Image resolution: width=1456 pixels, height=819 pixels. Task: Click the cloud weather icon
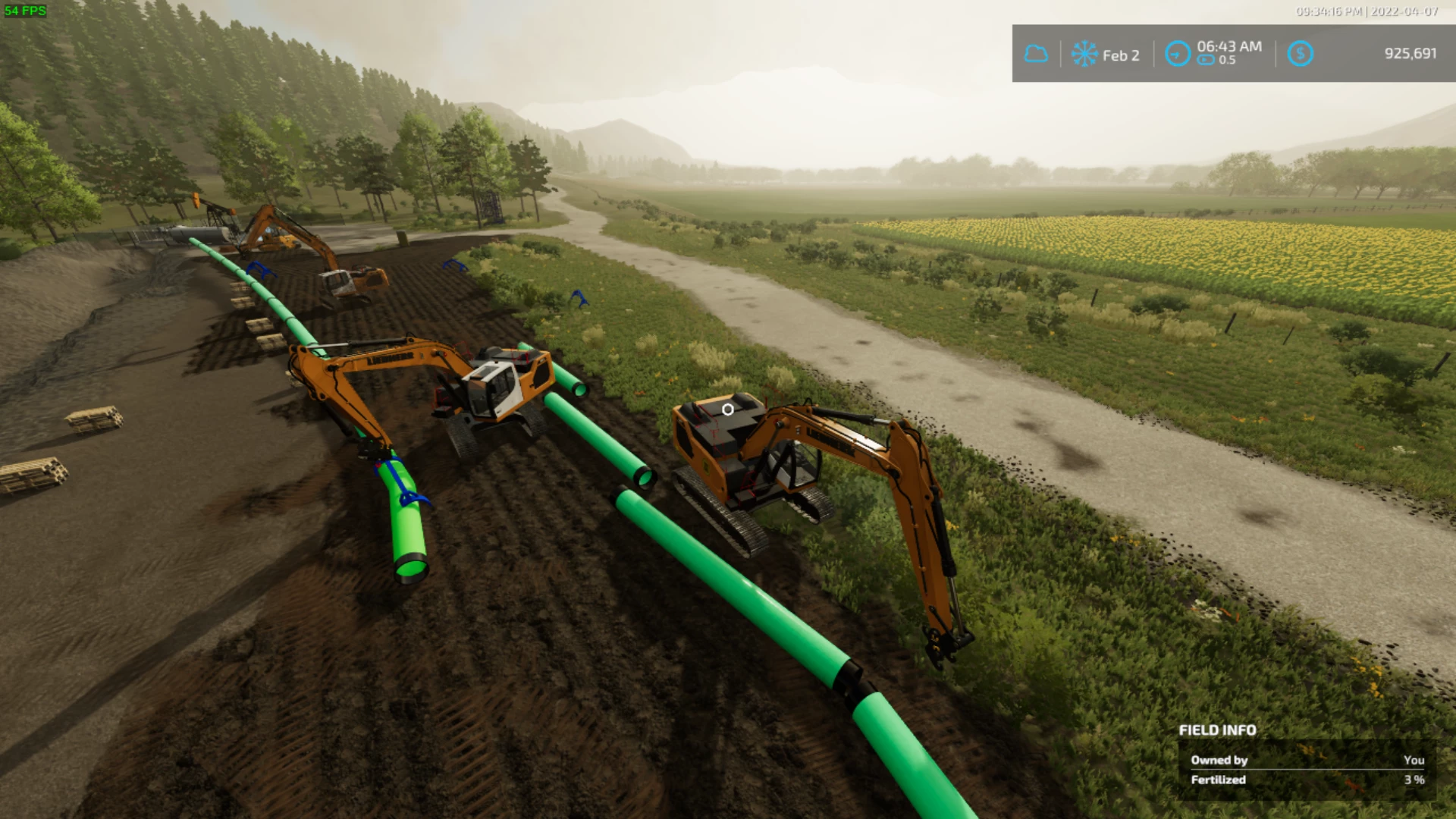click(x=1036, y=53)
